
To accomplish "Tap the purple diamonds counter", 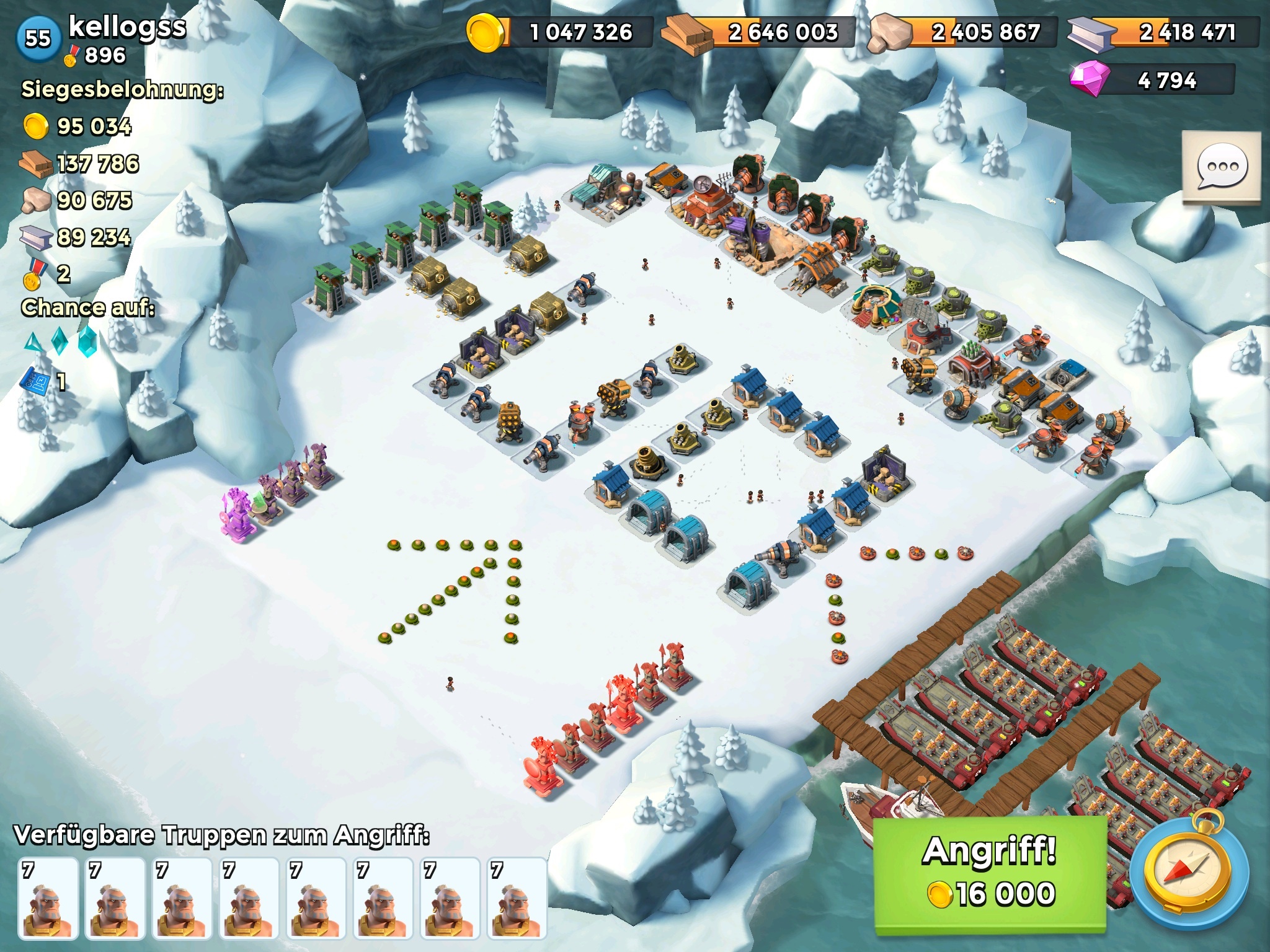I will (x=1152, y=81).
